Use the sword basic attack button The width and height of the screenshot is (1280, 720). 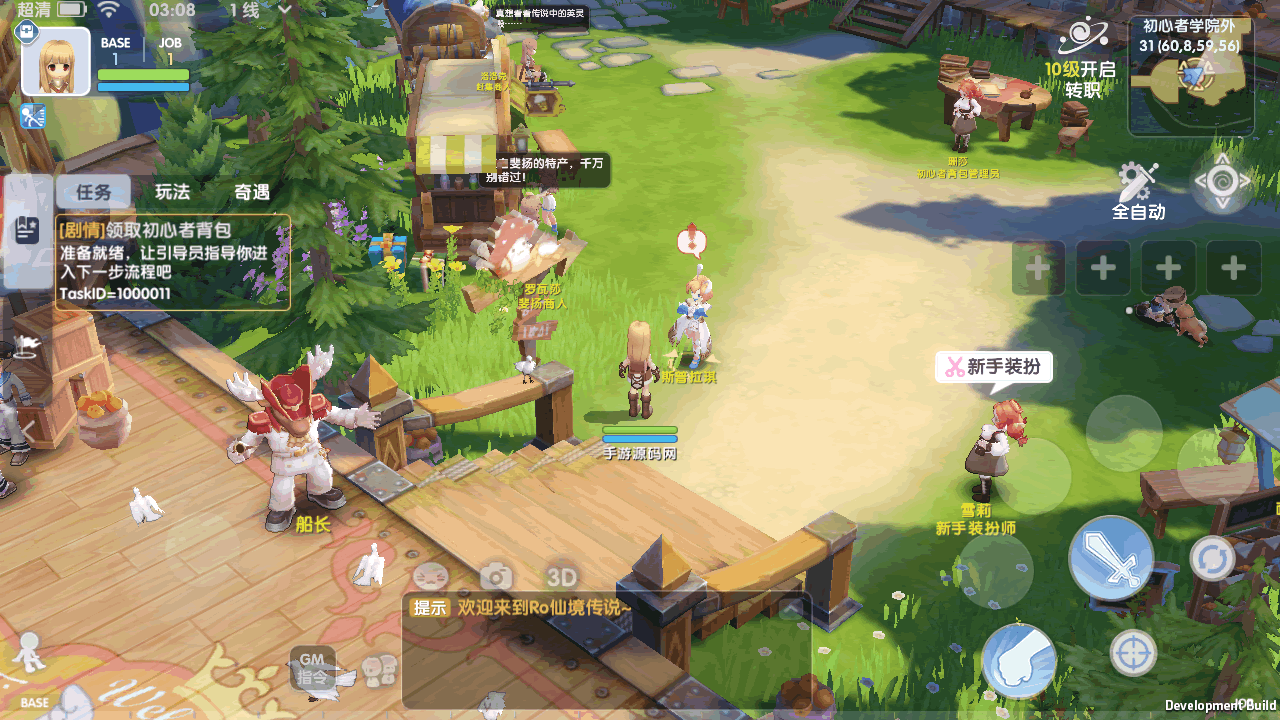pos(1111,557)
